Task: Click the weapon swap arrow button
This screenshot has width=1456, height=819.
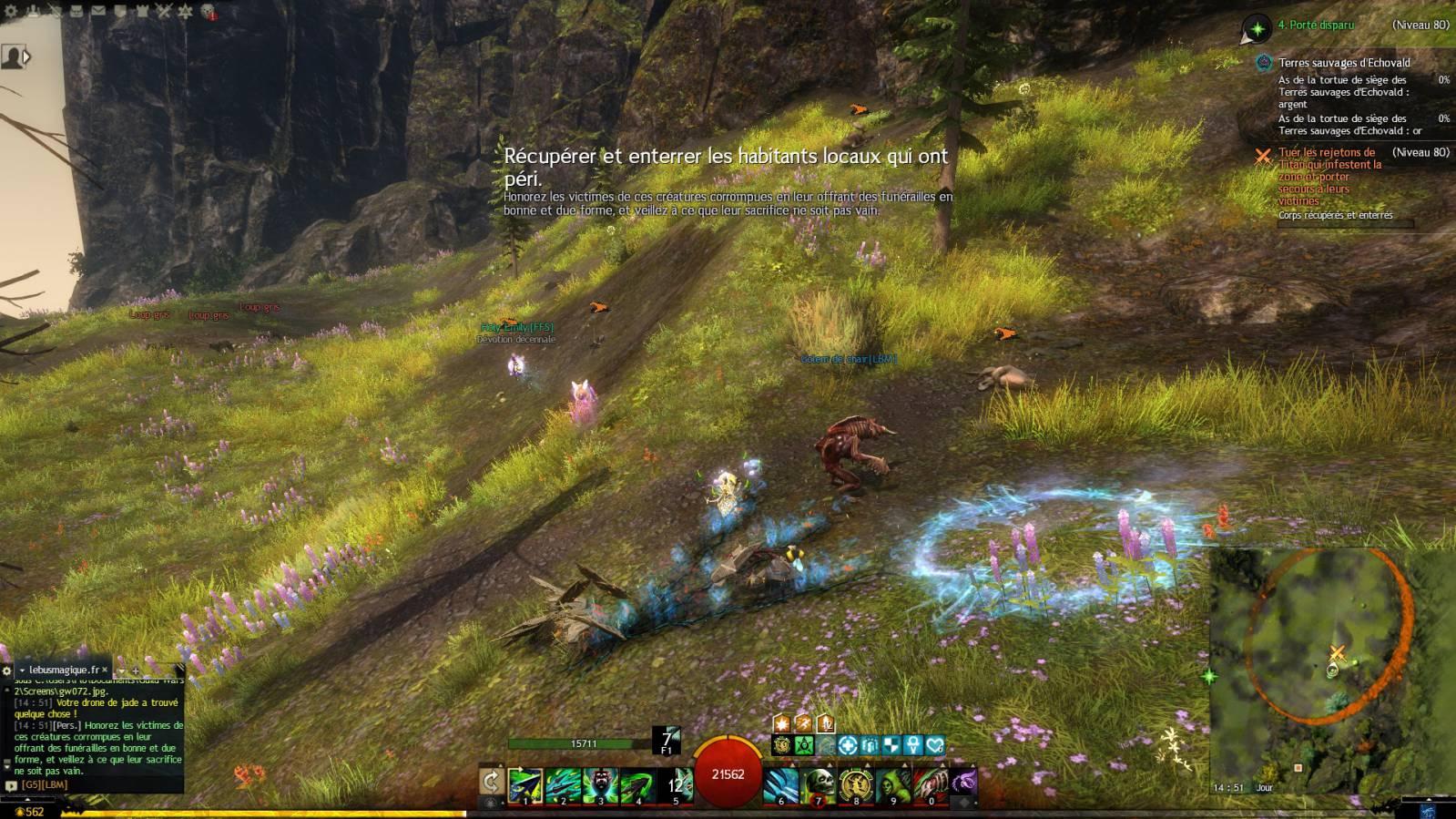Action: 492,782
